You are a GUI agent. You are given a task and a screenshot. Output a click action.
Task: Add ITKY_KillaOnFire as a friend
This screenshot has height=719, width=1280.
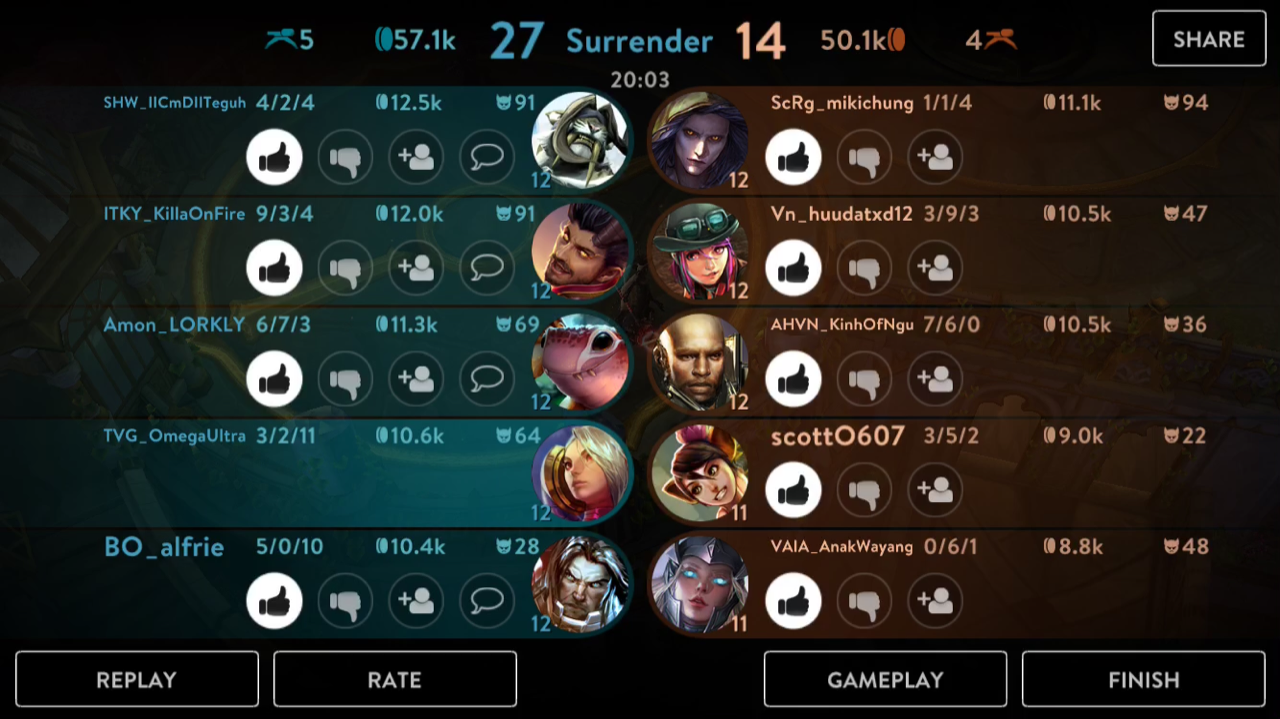coord(416,268)
